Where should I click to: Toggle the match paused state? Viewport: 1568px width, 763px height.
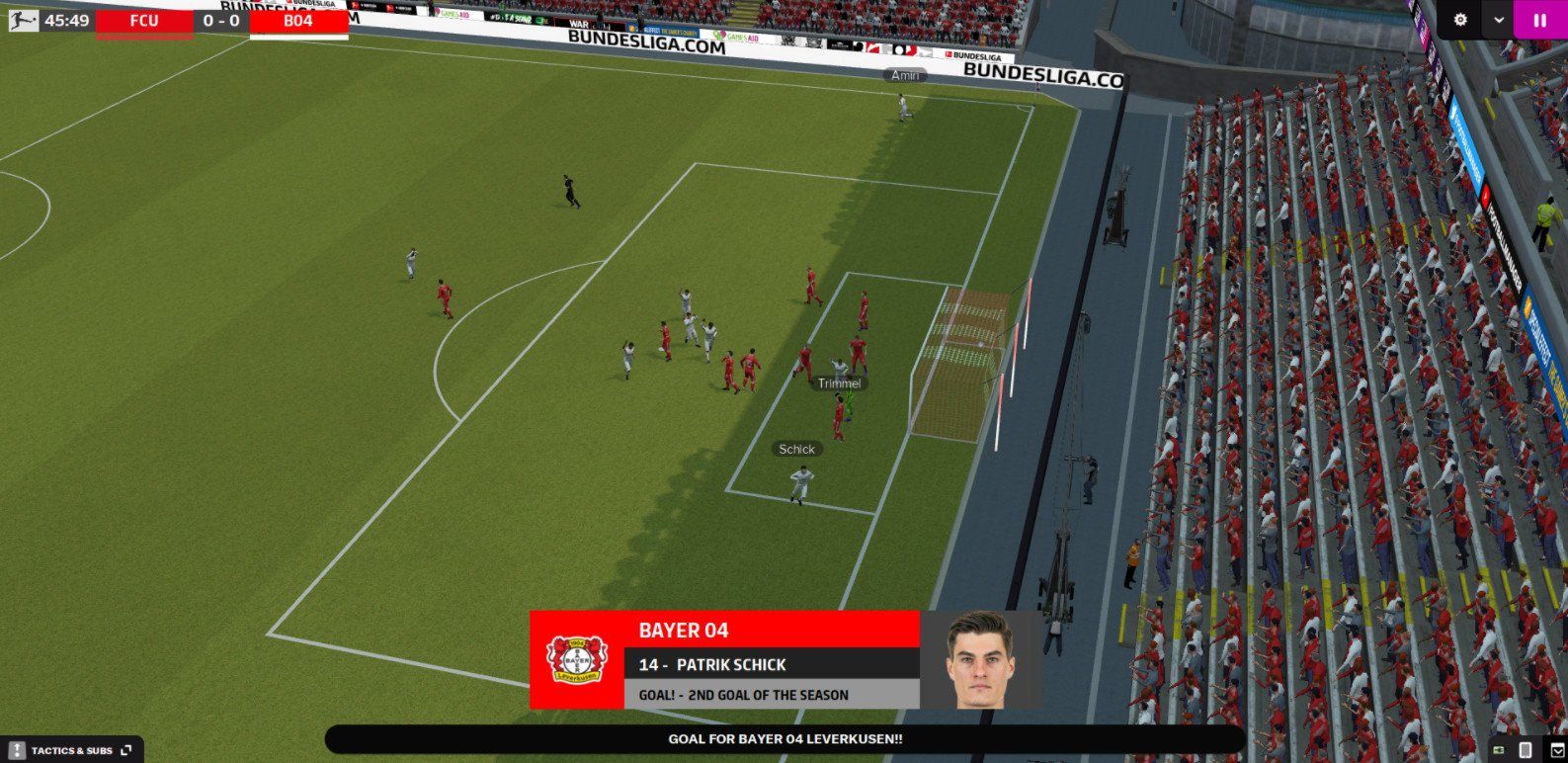(1541, 18)
